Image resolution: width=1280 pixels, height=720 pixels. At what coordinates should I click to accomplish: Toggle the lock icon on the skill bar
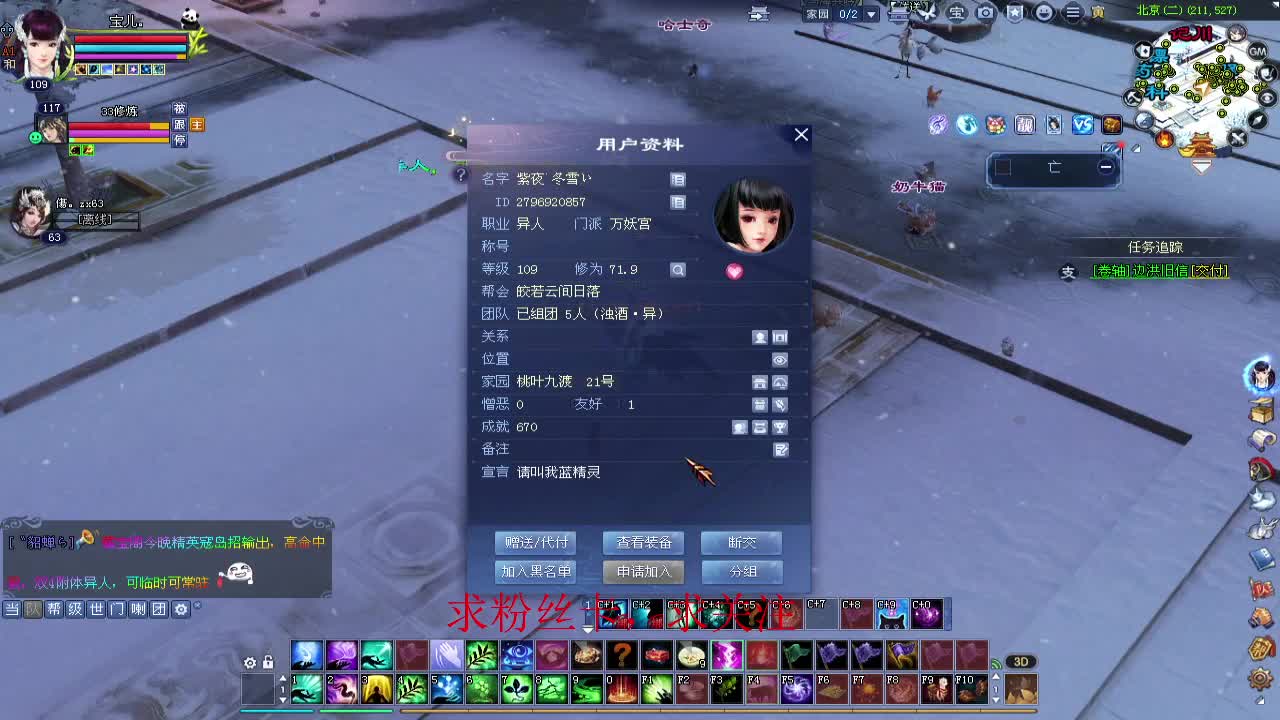[x=268, y=663]
